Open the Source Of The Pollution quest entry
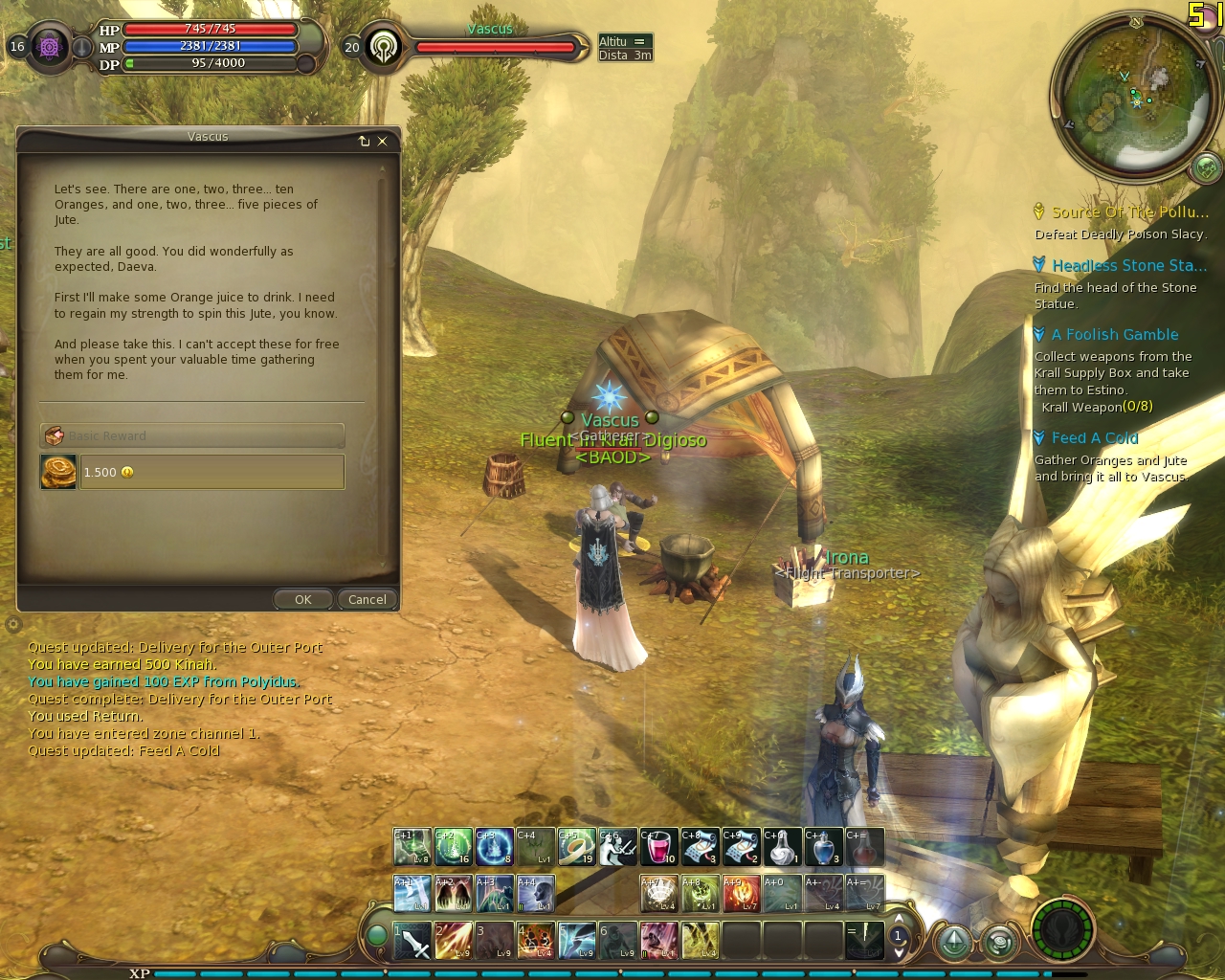 (1128, 212)
